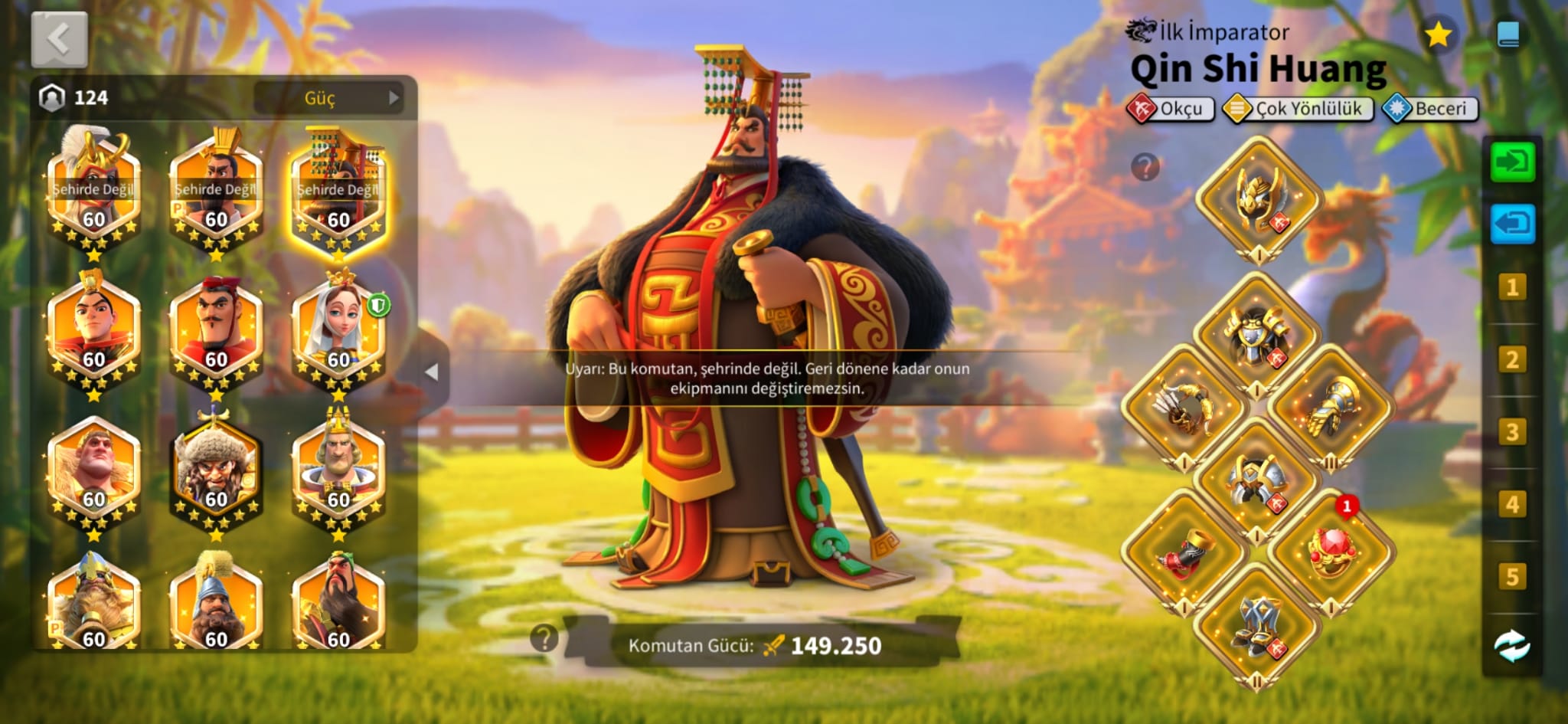Select the veiled queen commander portrait
The height and width of the screenshot is (724, 1568).
[338, 333]
